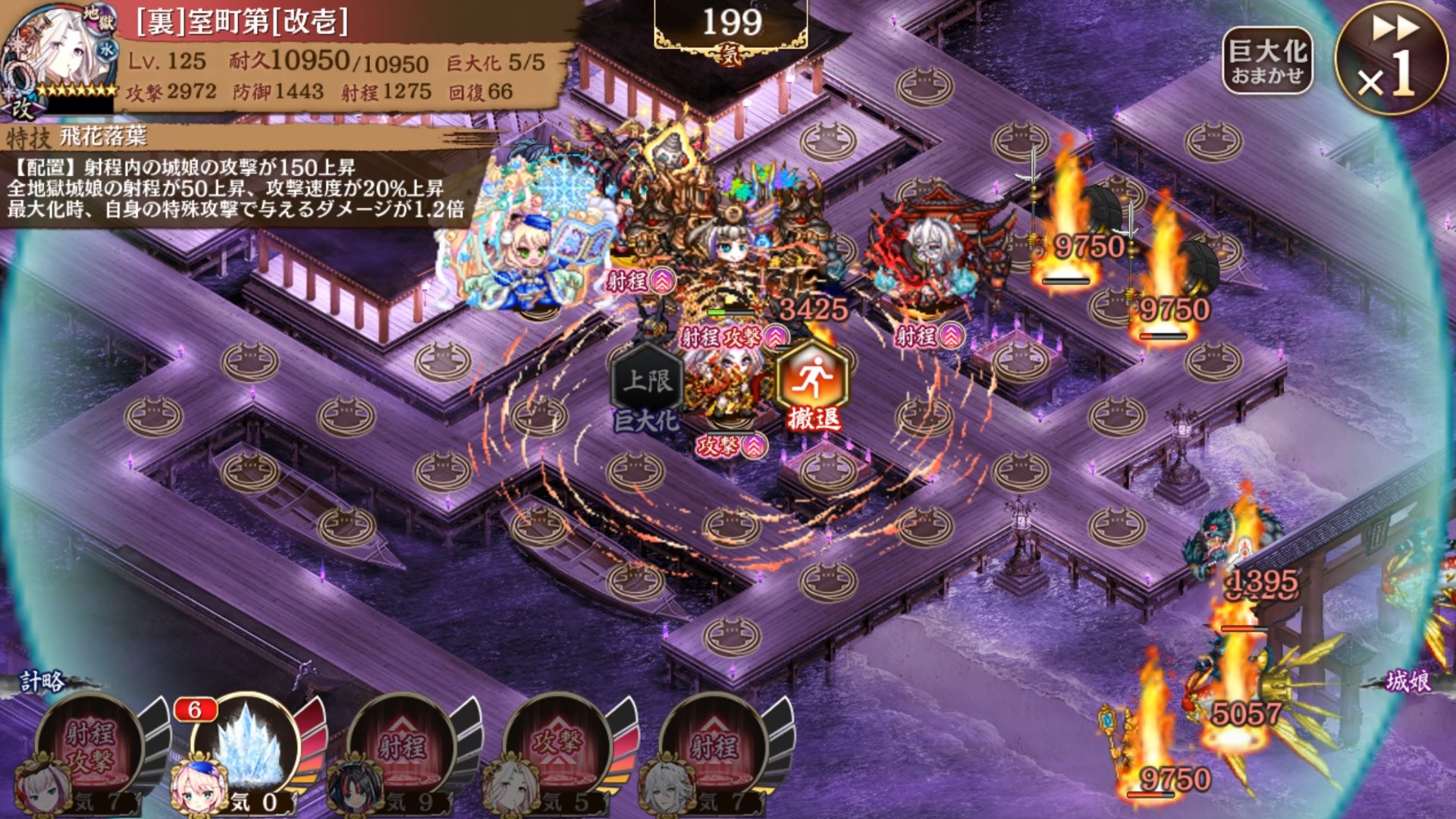Toggle the 巨大化おまかせ auto button
Image resolution: width=1456 pixels, height=819 pixels.
click(1266, 62)
